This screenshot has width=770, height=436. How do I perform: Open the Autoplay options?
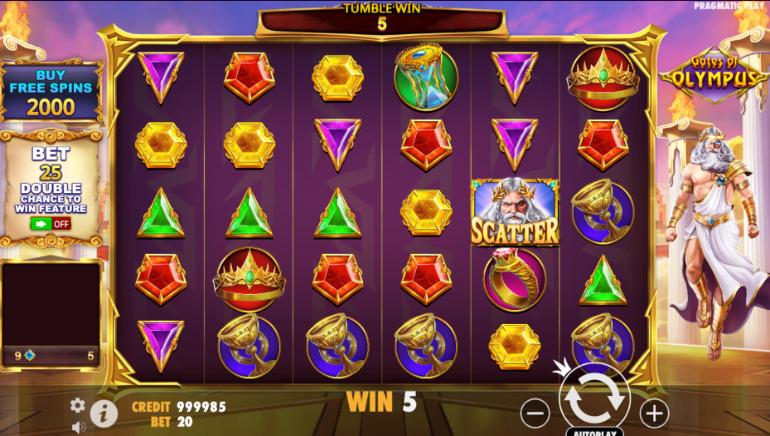tap(595, 430)
